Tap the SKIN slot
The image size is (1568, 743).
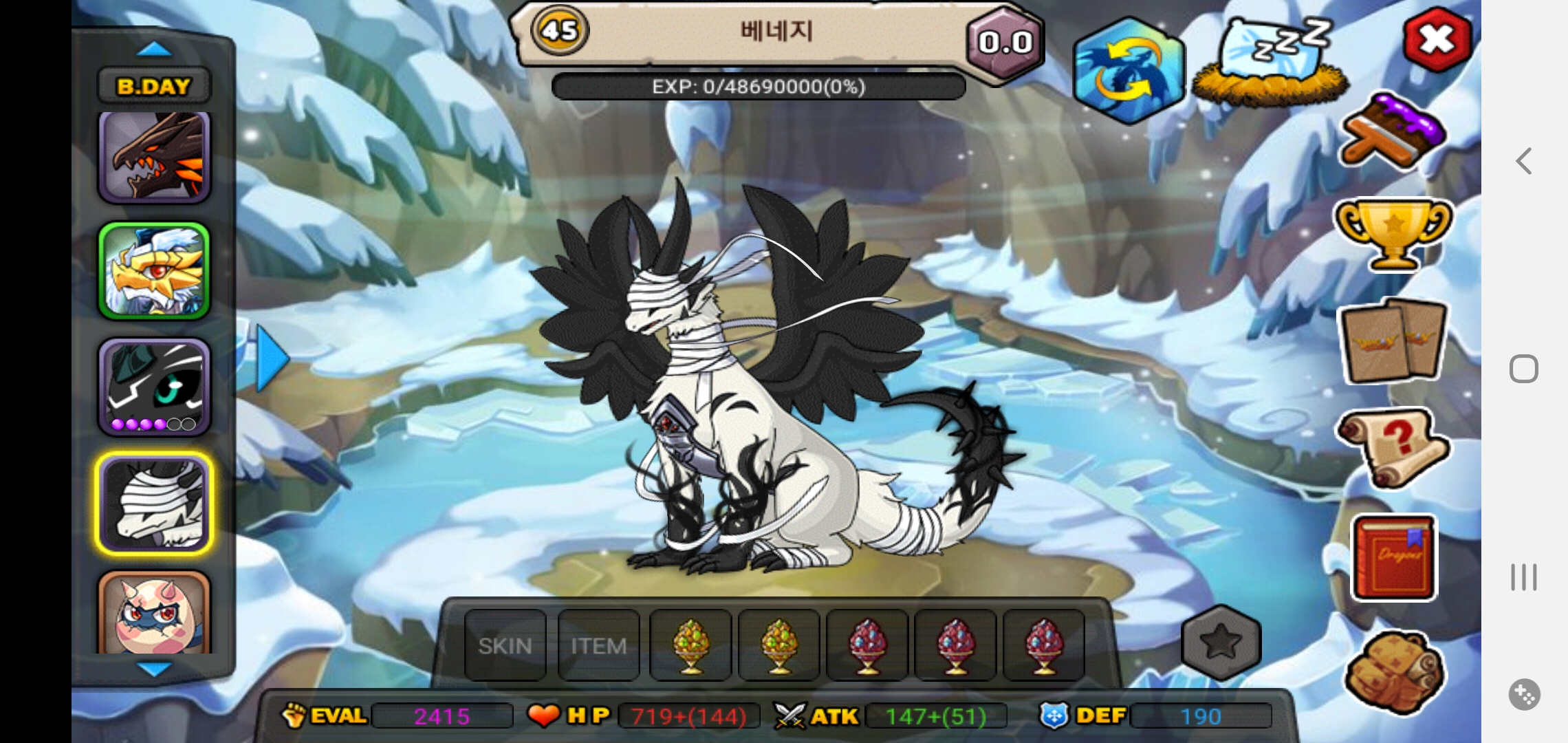pos(505,646)
